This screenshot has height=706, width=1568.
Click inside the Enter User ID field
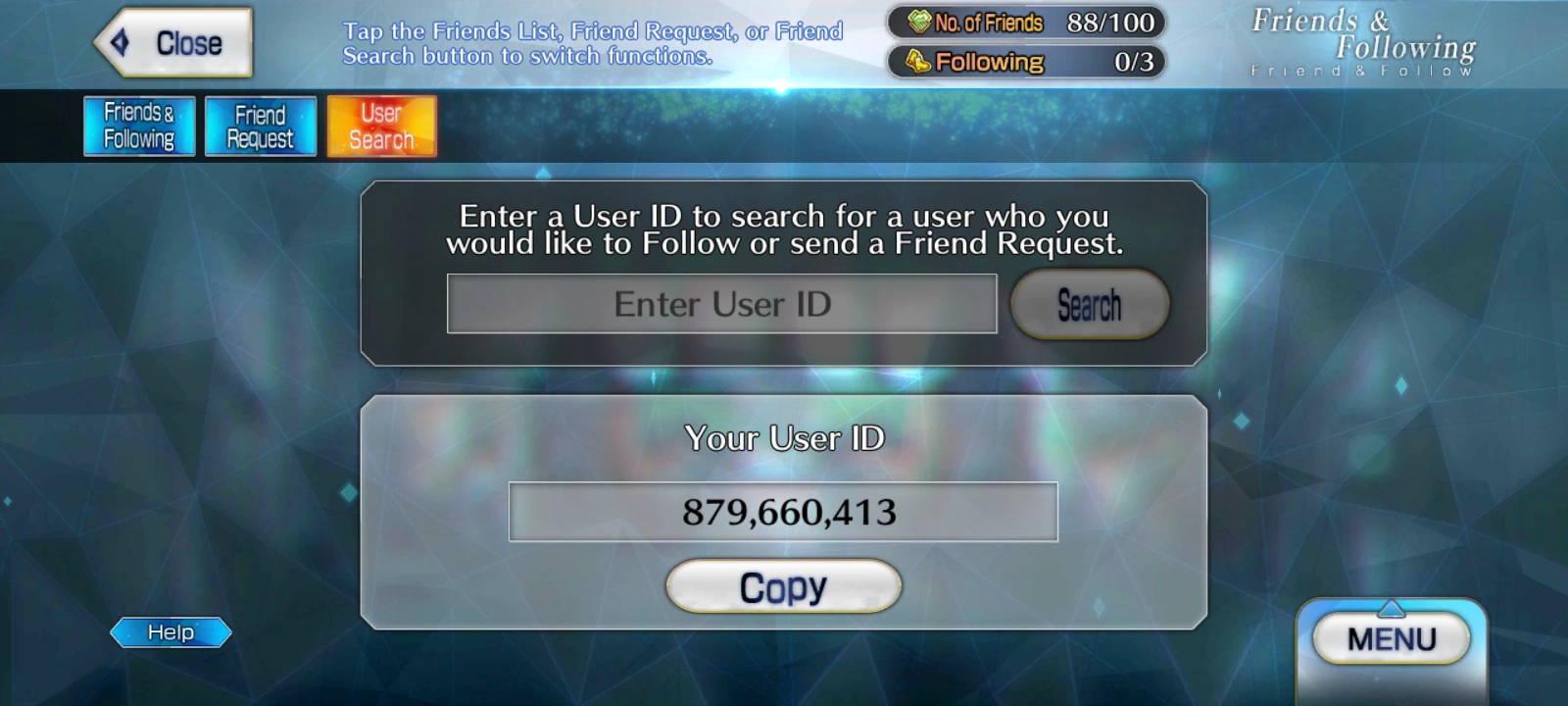tap(720, 303)
